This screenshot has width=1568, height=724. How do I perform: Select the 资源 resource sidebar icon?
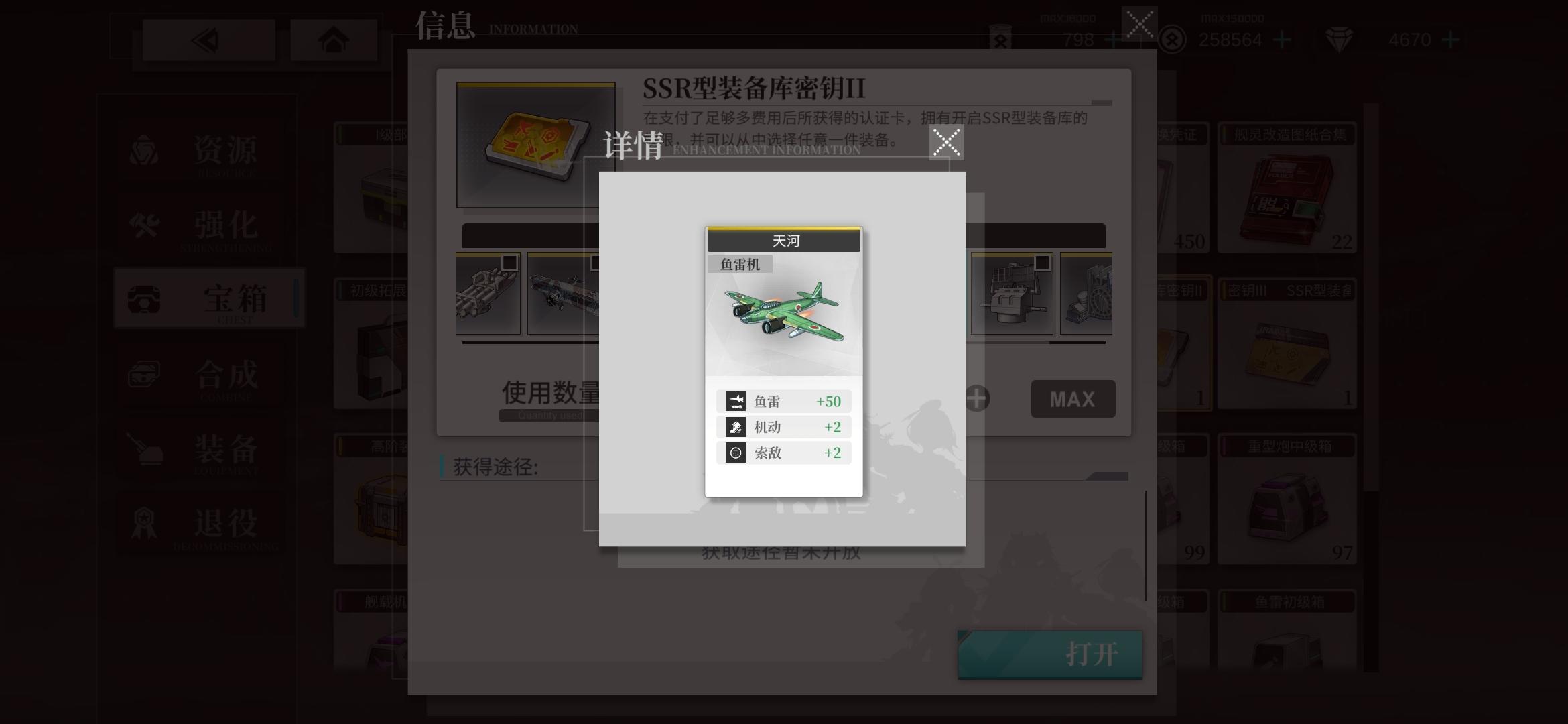coord(144,151)
